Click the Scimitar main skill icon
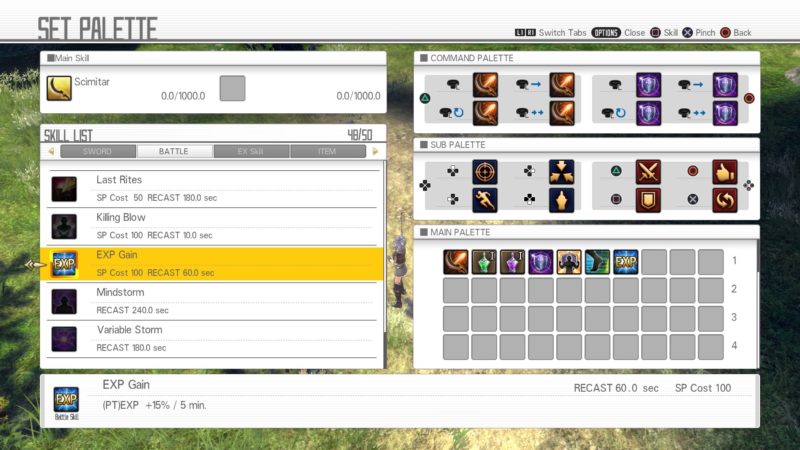800x450 pixels. coord(59,89)
